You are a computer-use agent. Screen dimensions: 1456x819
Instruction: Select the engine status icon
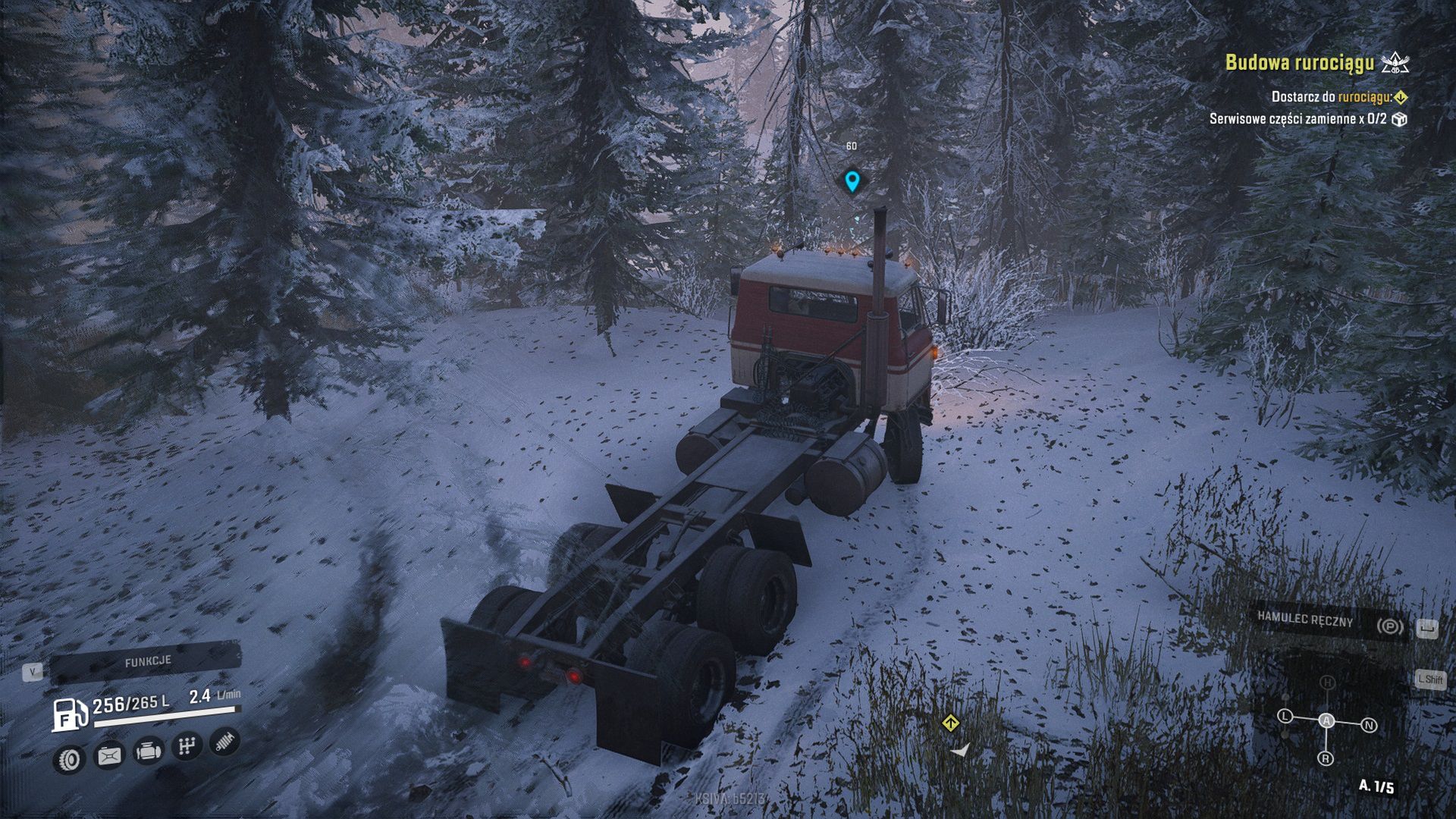click(148, 752)
